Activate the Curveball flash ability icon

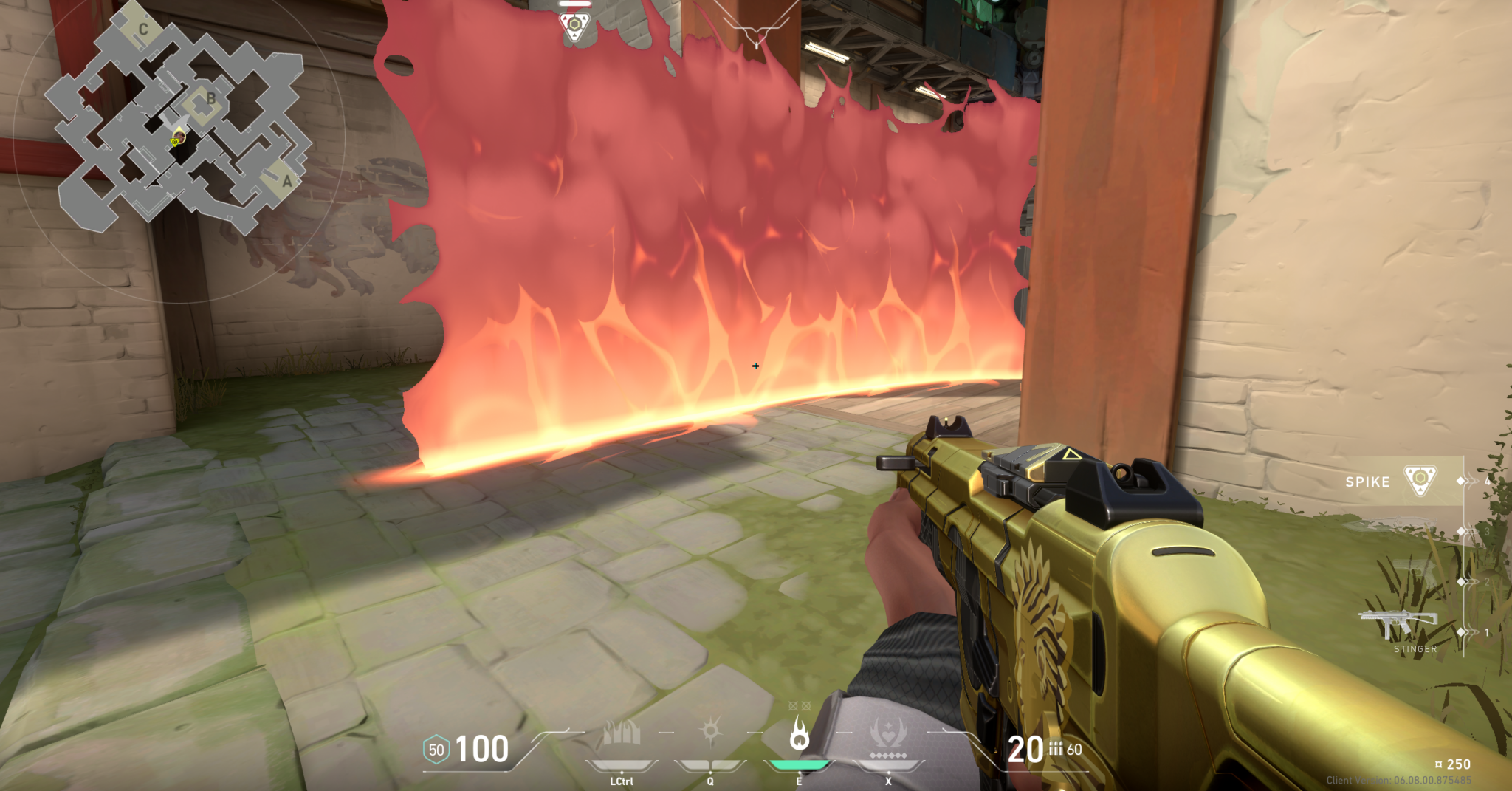pos(710,732)
